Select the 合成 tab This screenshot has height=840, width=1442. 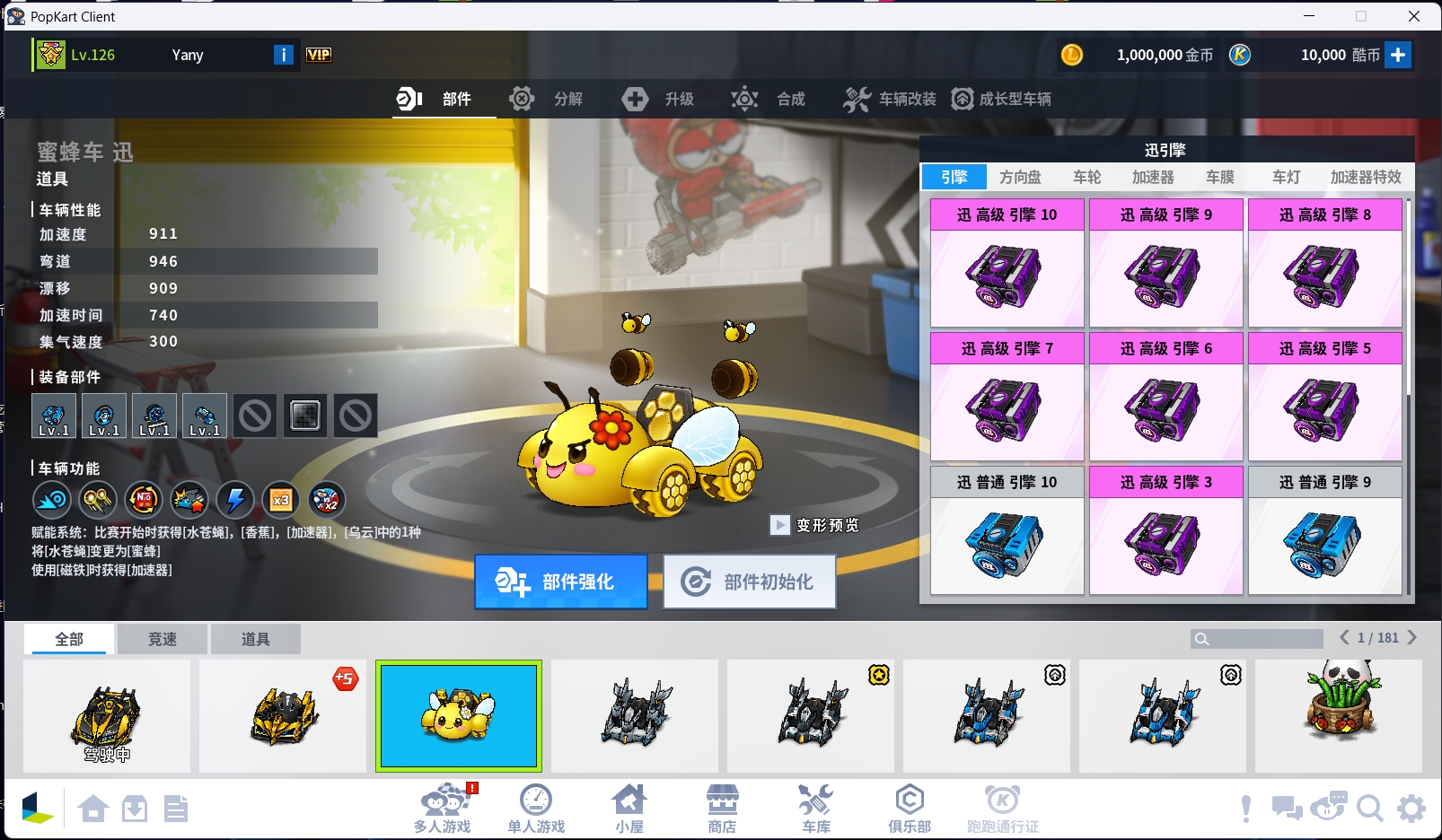[769, 99]
